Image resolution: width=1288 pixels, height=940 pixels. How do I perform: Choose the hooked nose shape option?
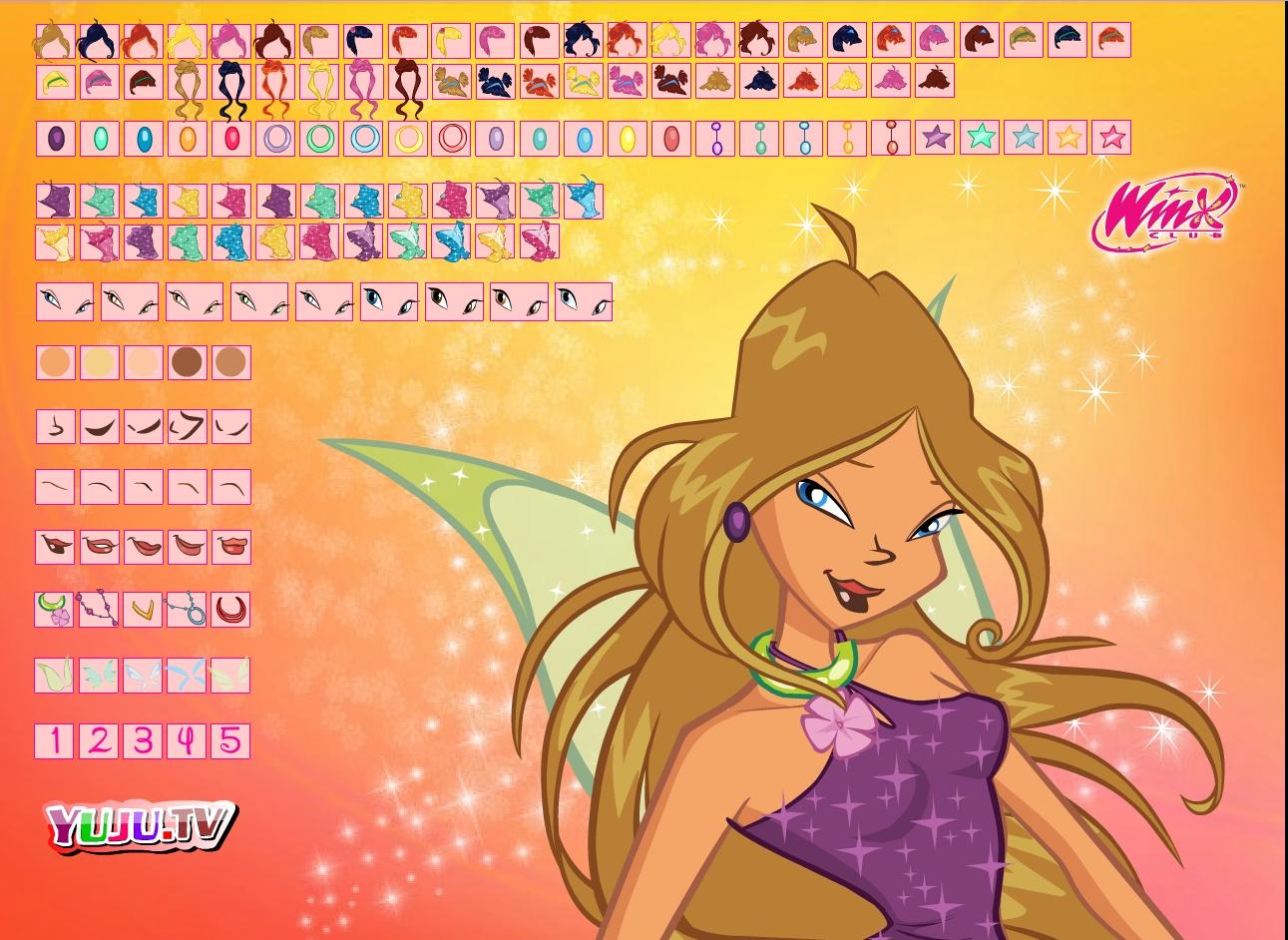pos(187,426)
